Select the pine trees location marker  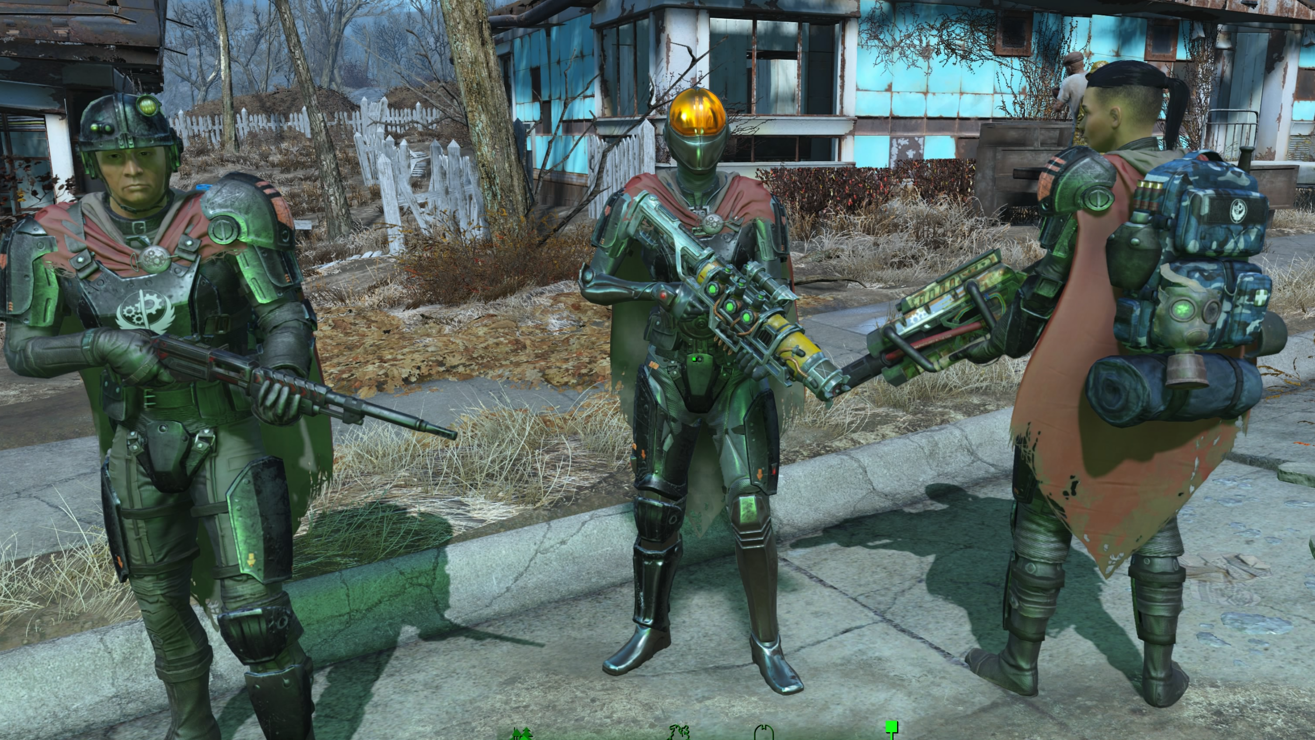pyautogui.click(x=521, y=734)
